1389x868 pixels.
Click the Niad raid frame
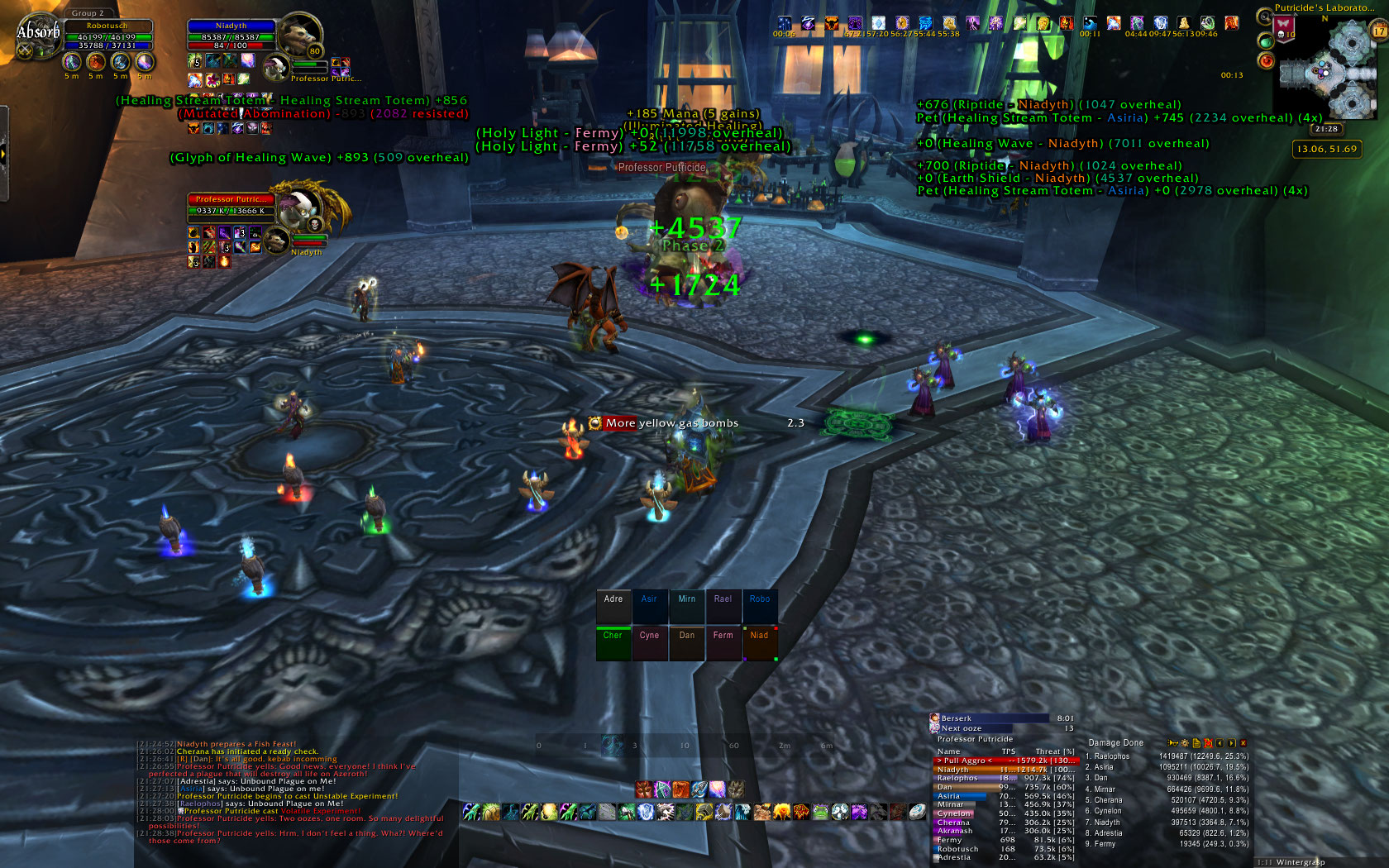pyautogui.click(x=759, y=643)
